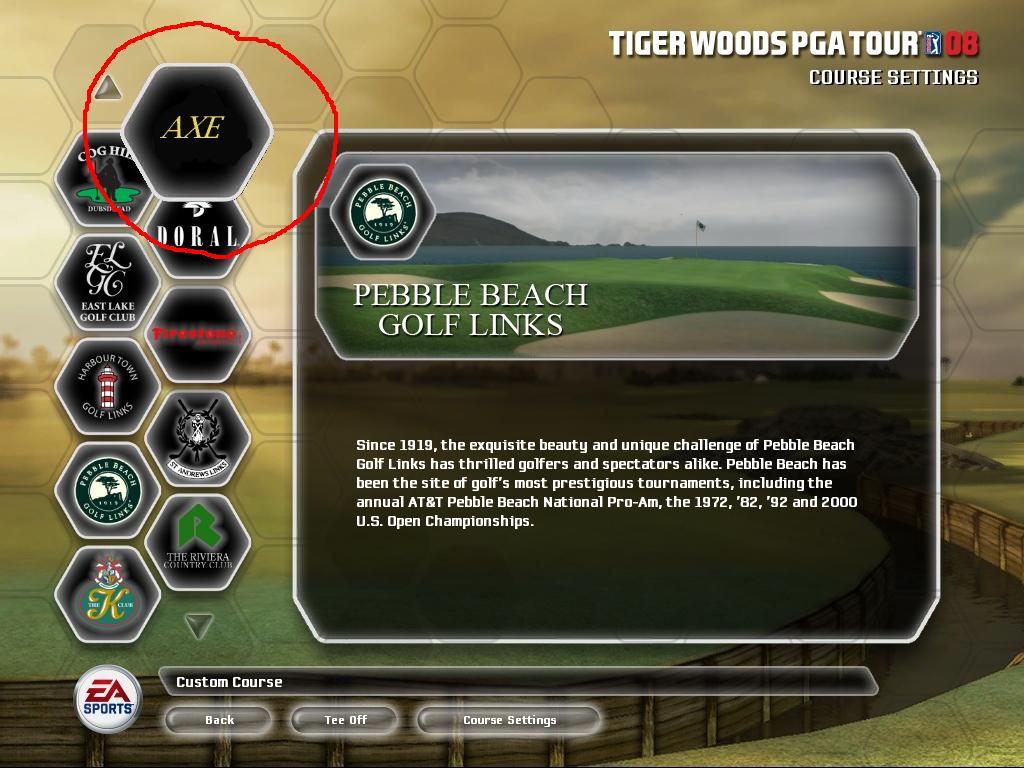Click the up arrow above course list
The image size is (1024, 768).
pyautogui.click(x=109, y=88)
